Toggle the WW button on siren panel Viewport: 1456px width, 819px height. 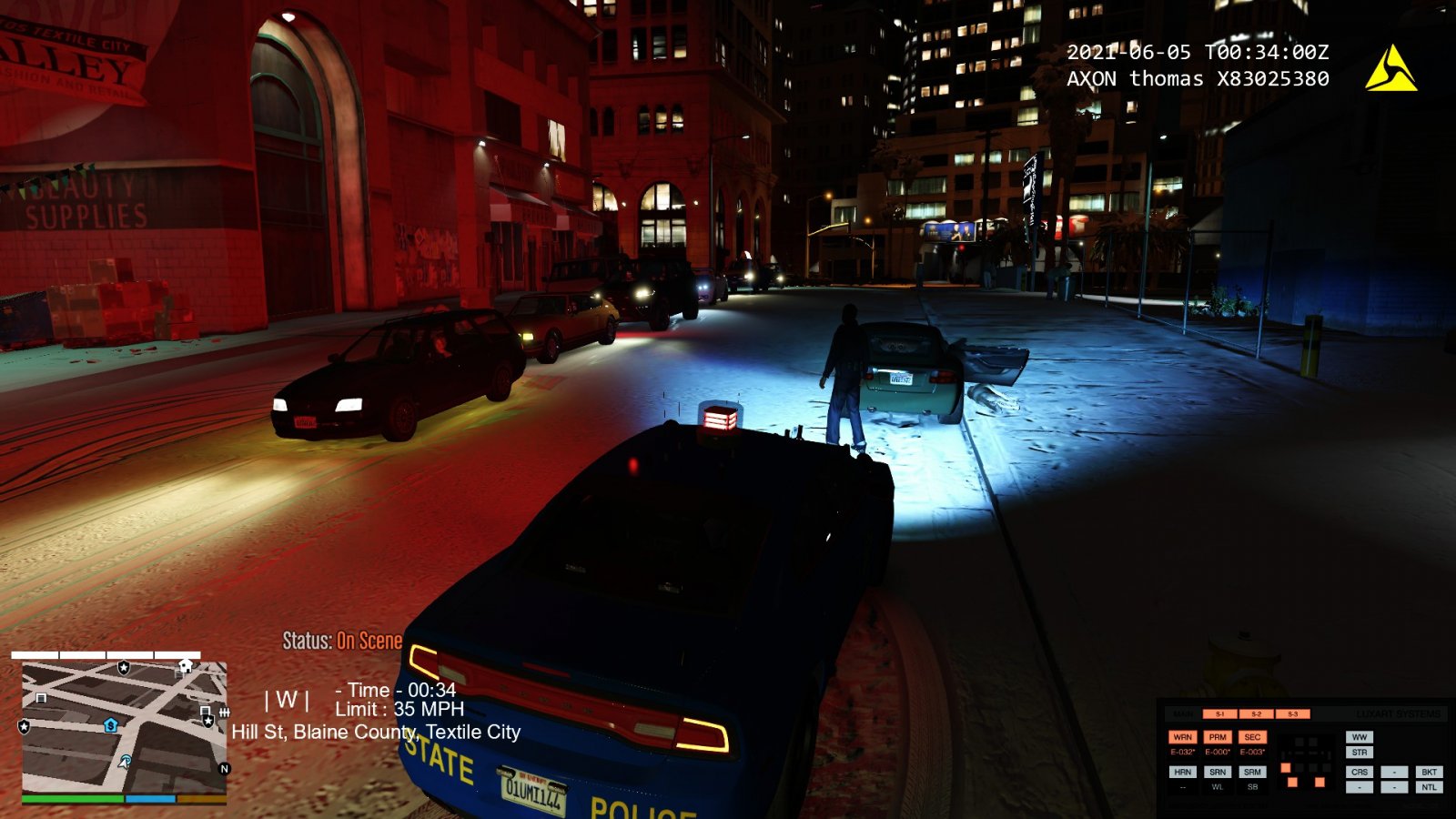click(x=1360, y=737)
